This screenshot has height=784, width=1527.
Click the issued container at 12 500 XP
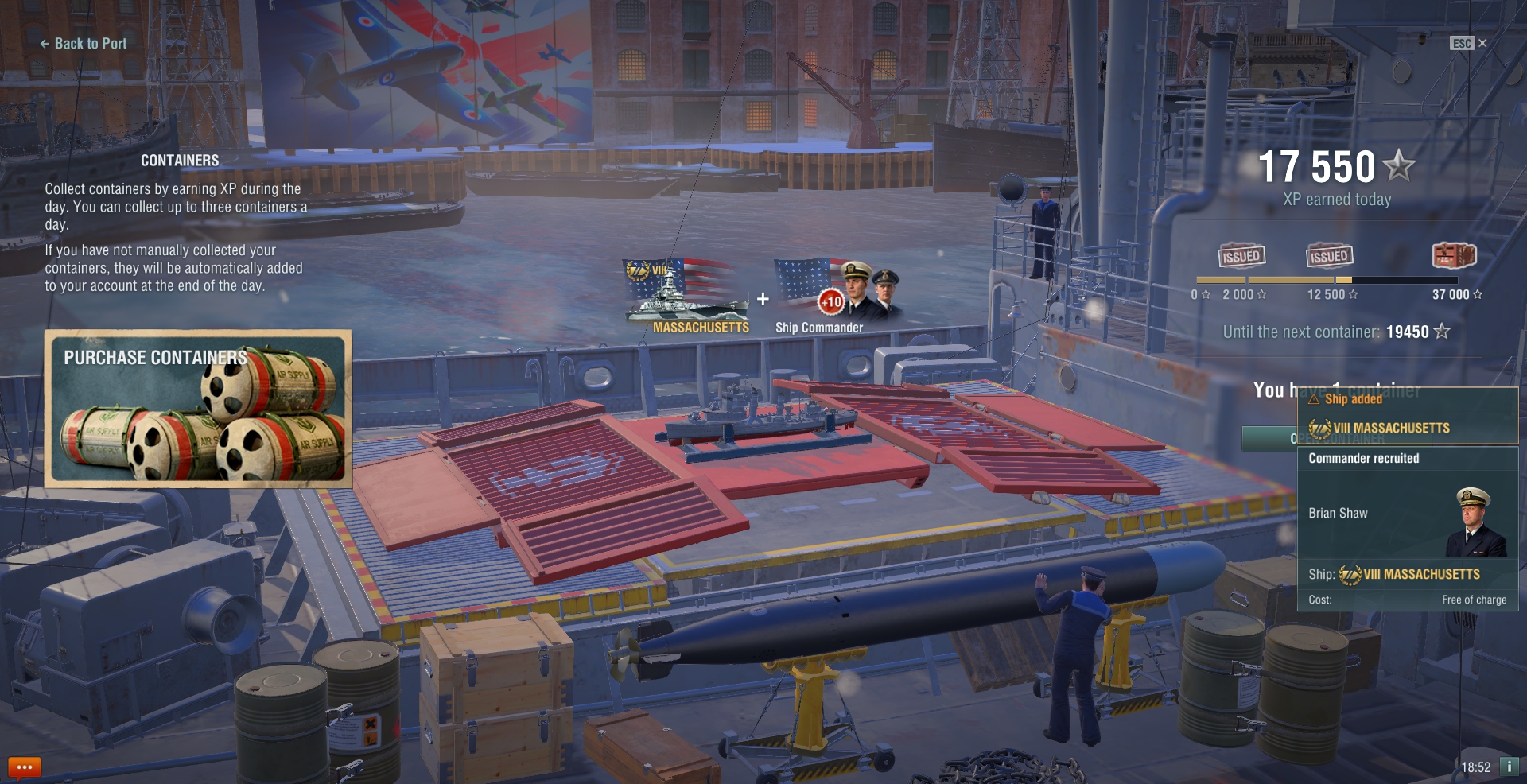pos(1329,256)
